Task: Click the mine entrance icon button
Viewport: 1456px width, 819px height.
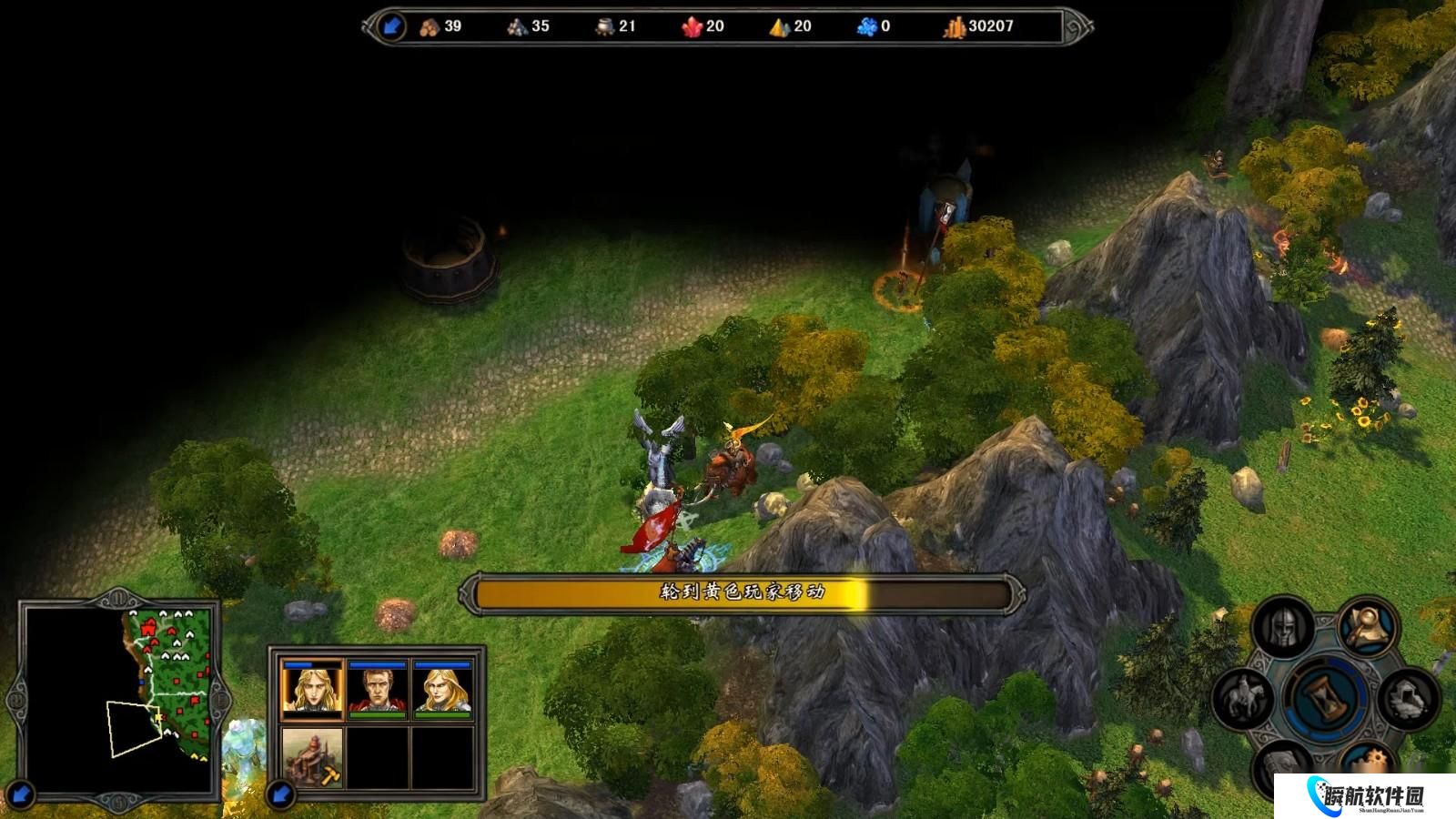Action: 1407,699
